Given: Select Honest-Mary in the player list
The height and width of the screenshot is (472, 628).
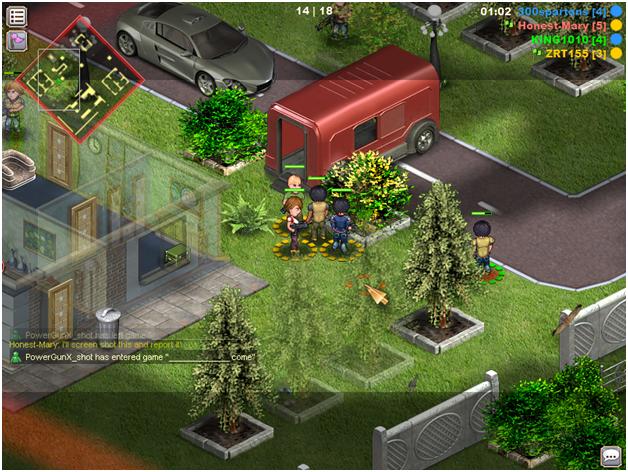Looking at the screenshot, I should tap(561, 25).
